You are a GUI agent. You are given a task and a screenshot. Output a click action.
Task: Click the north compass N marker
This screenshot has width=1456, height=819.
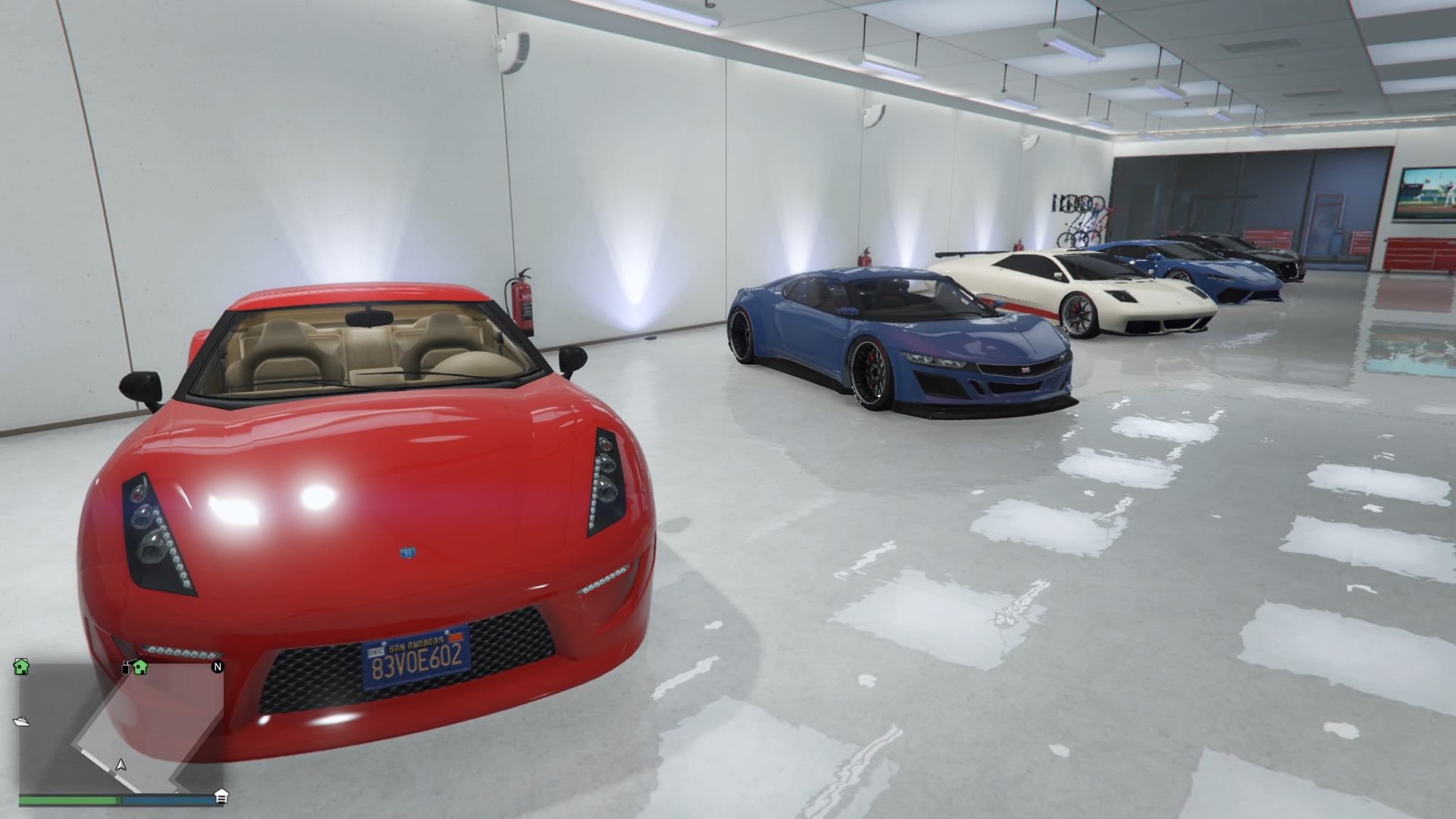218,667
